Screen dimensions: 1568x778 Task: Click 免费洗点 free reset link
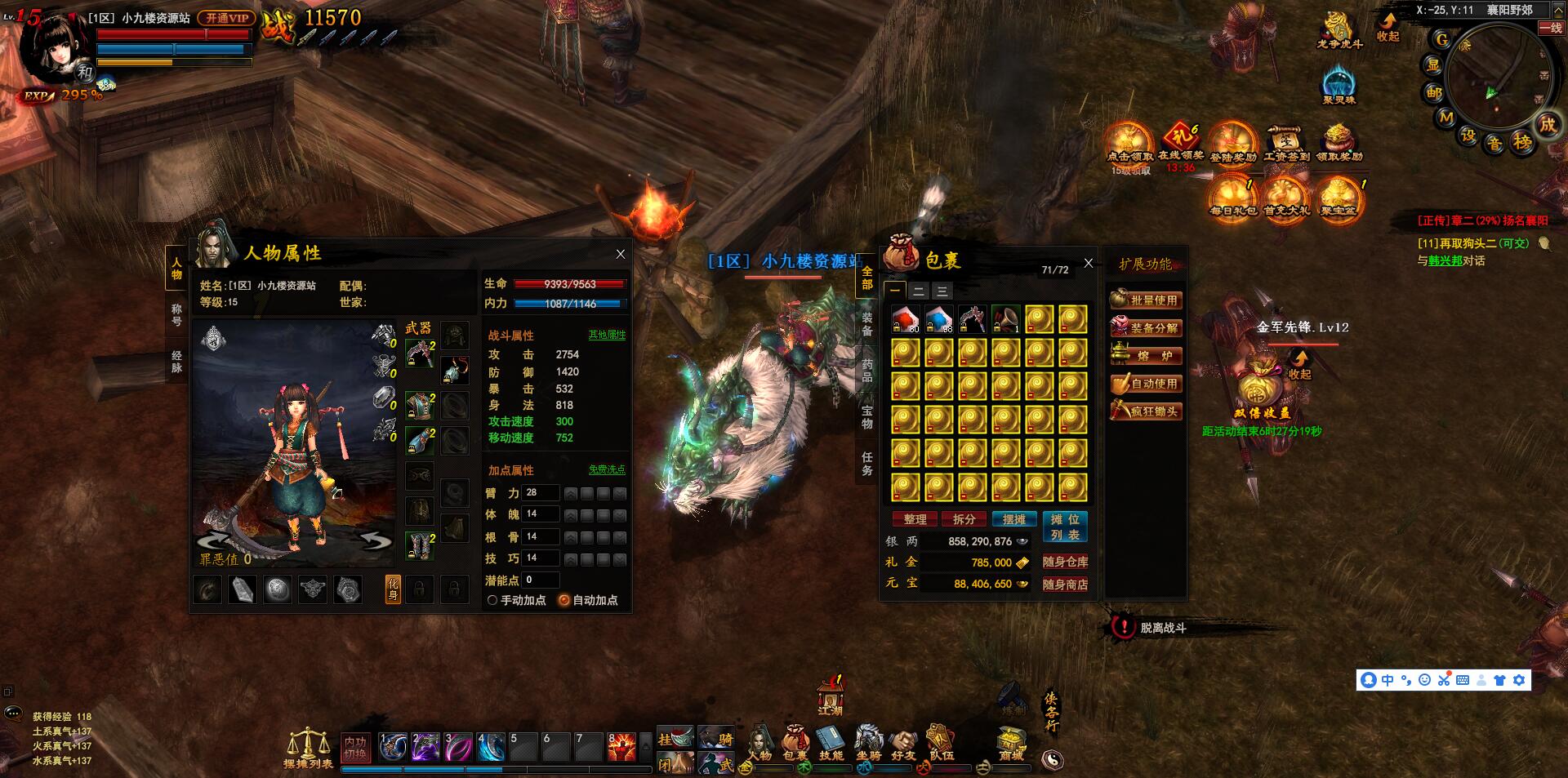(607, 469)
